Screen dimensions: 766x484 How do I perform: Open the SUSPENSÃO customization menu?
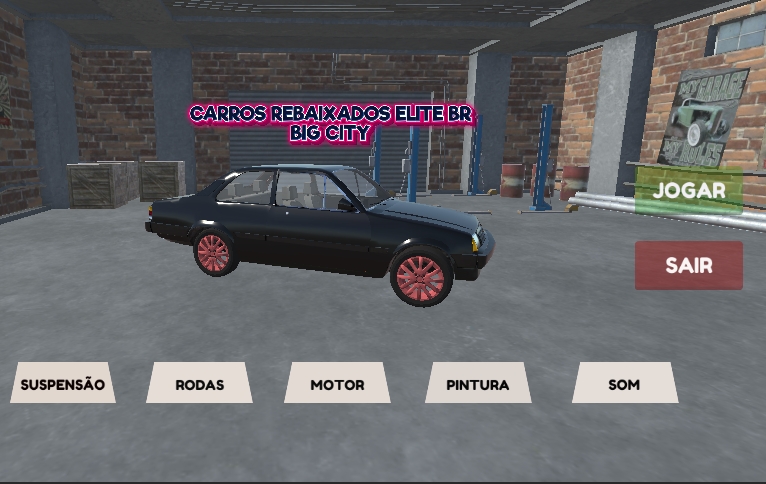pos(63,384)
